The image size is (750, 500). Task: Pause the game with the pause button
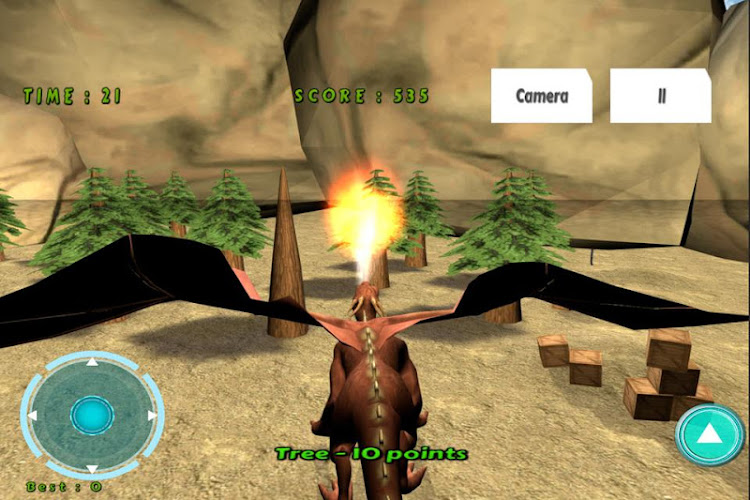pyautogui.click(x=661, y=96)
